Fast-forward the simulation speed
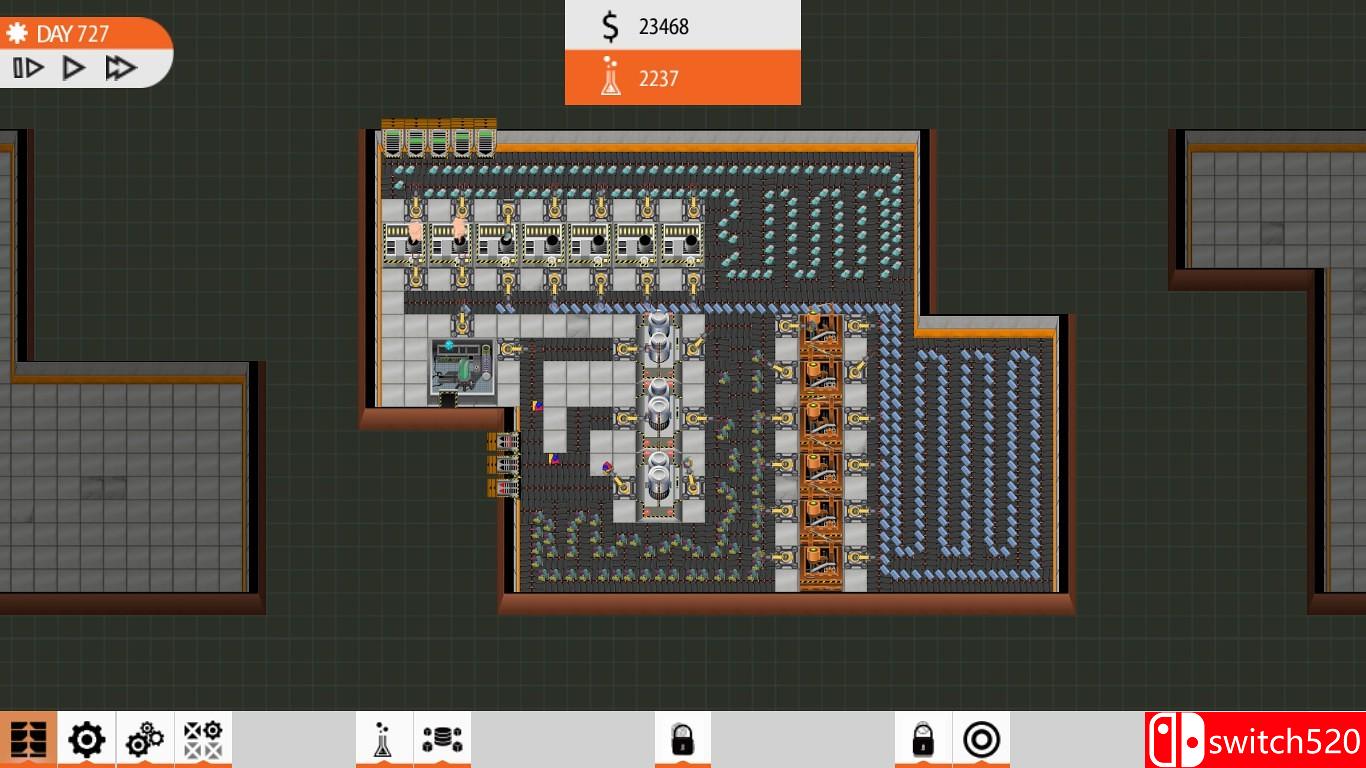1366x768 pixels. [x=120, y=67]
